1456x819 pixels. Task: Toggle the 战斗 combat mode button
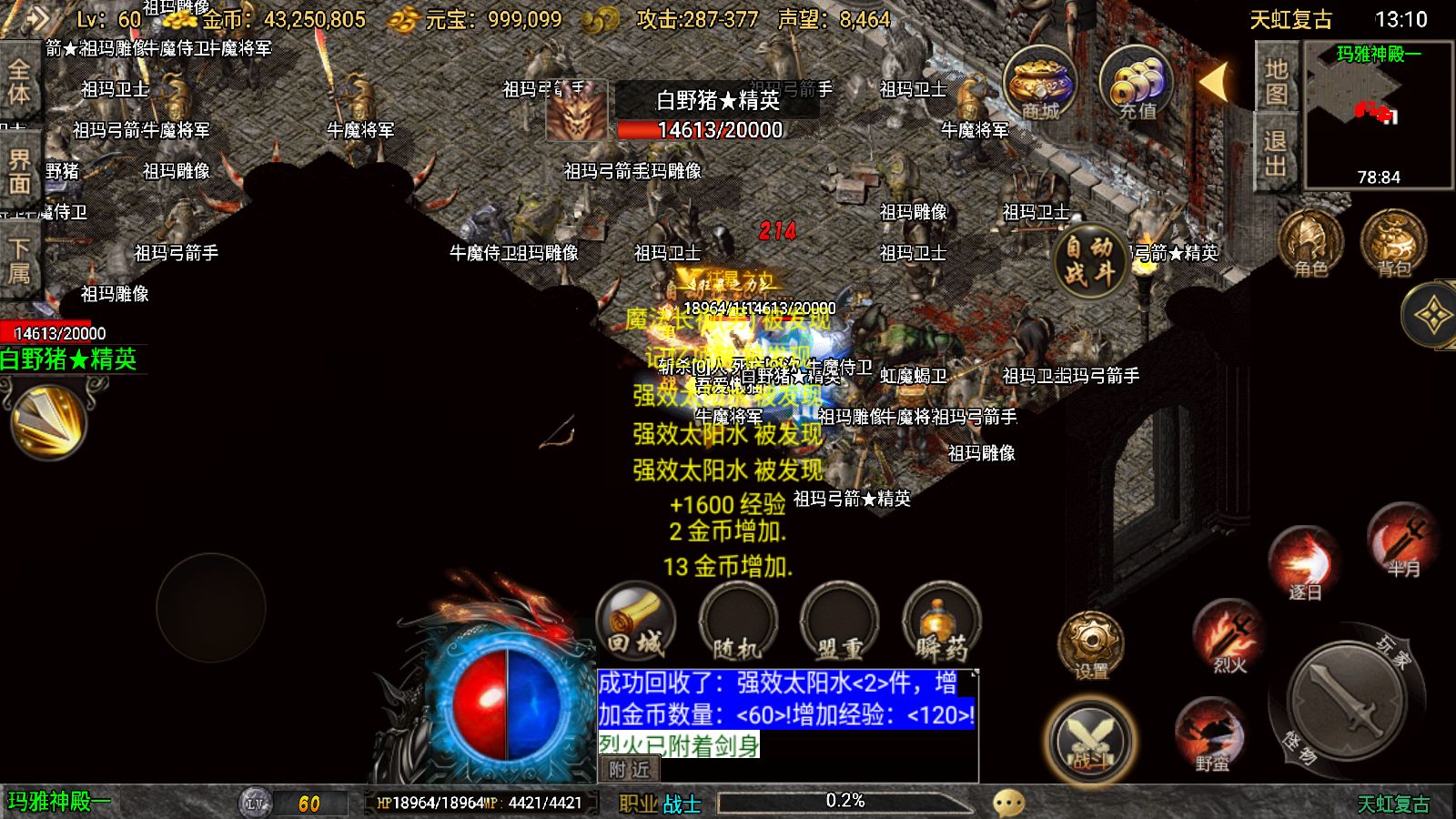coord(1088,738)
